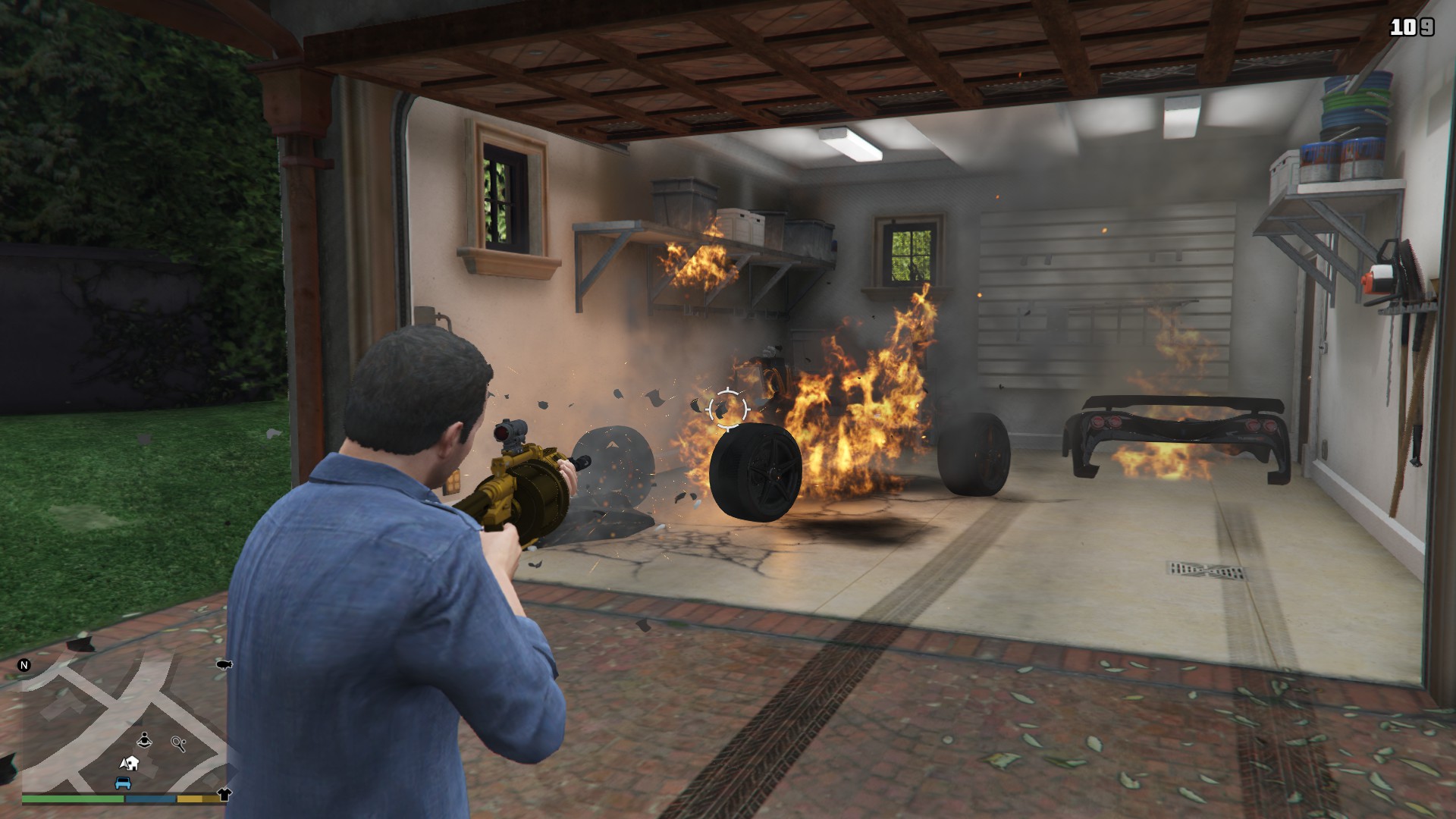Click the player arrow marker on minimap

[x=124, y=764]
